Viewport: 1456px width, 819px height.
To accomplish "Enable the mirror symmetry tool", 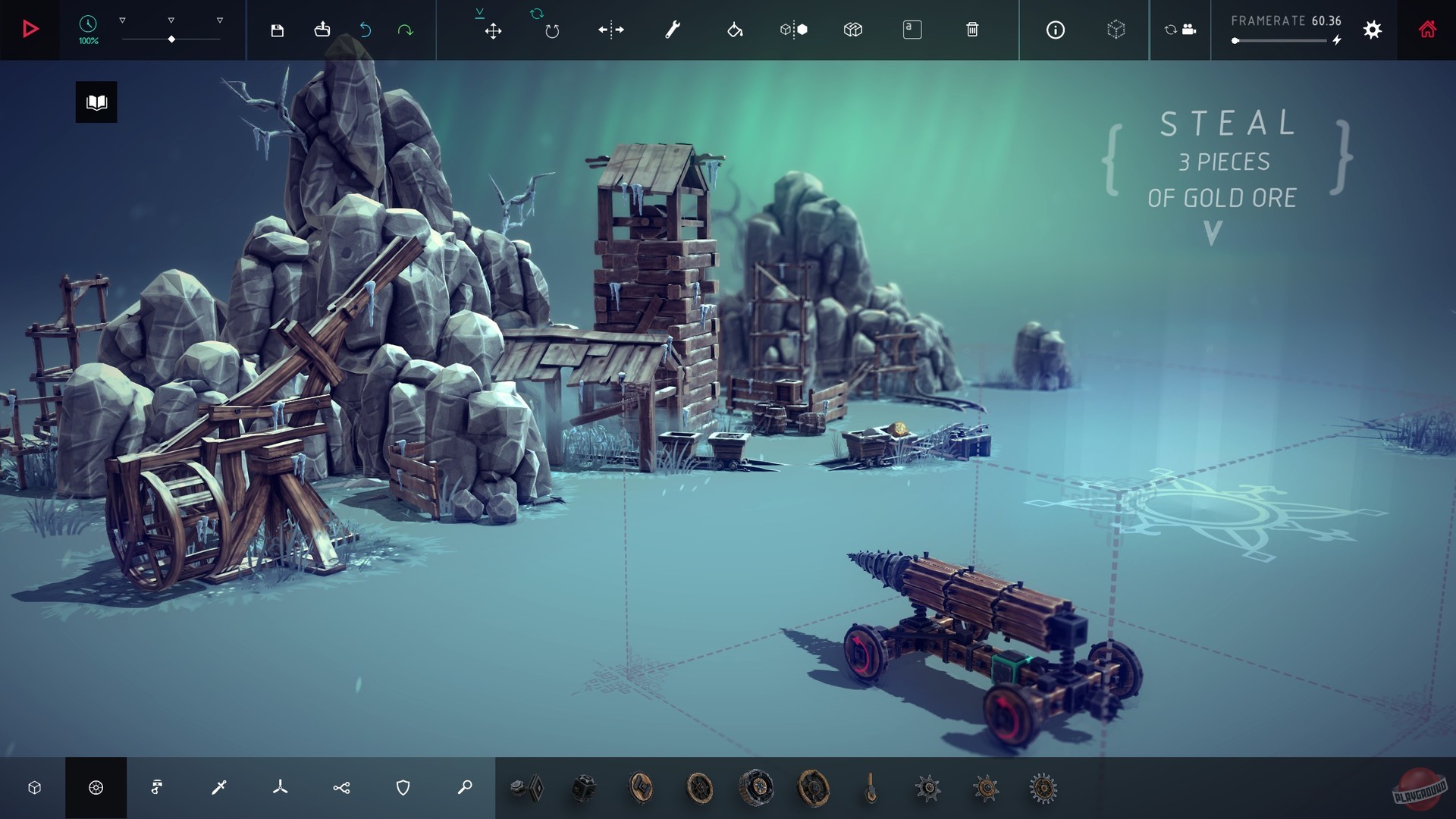I will pos(611,30).
